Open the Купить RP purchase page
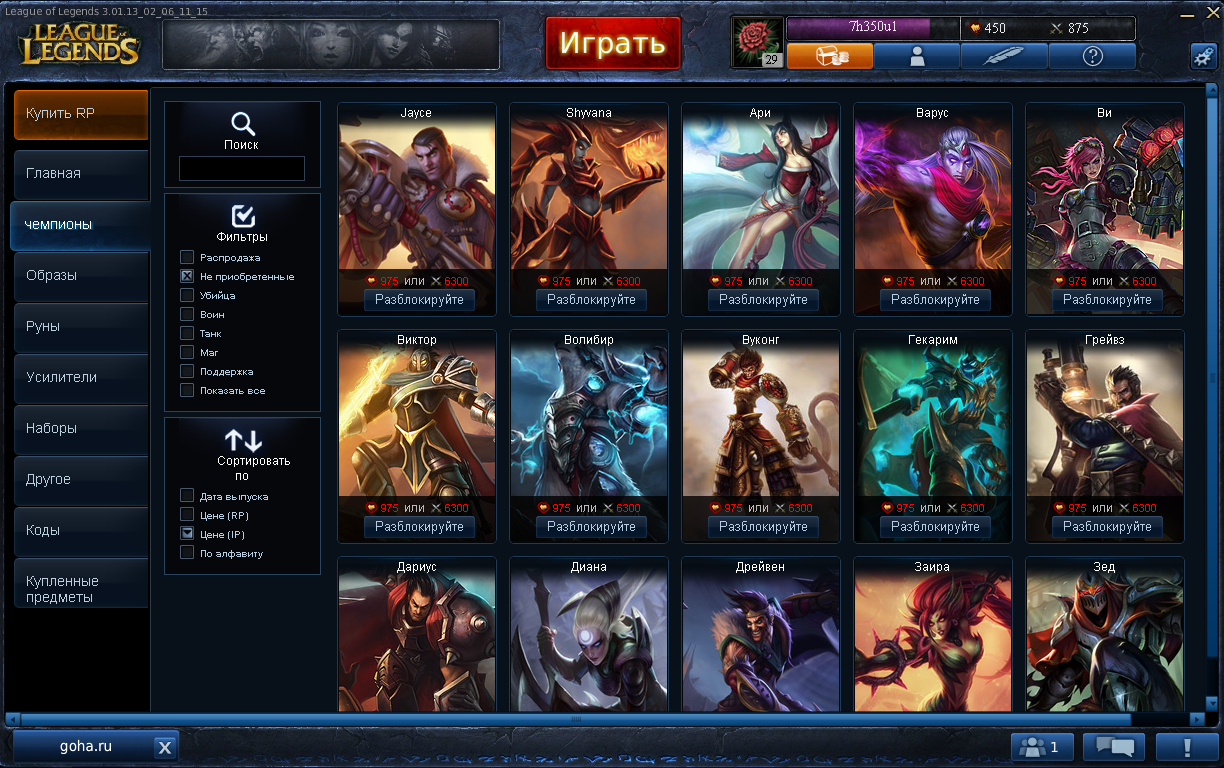Screen dimensions: 1224x768 coord(80,114)
